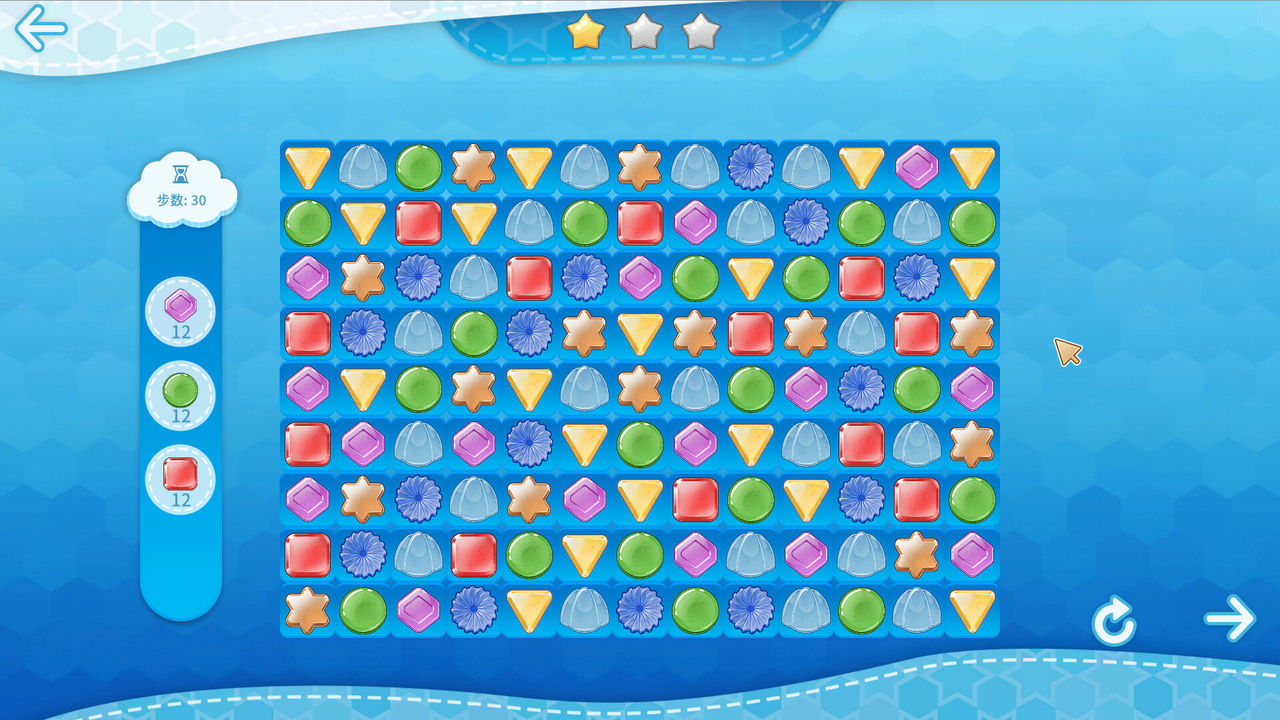
Task: Pick the yellow triangle in the eighth row
Action: (584, 554)
